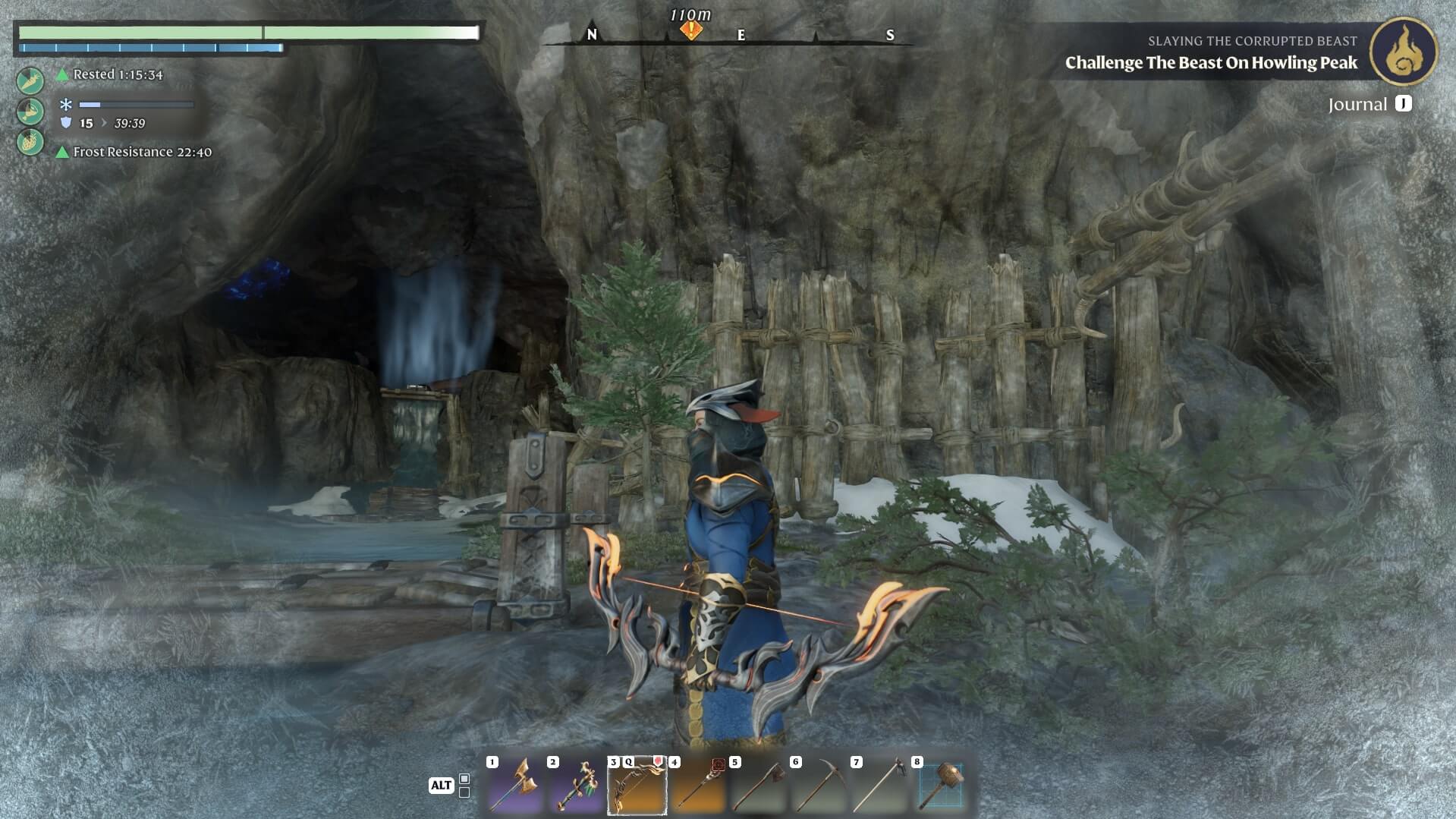1456x819 pixels.
Task: Select the flaming bow in slot 3
Action: coord(637,786)
